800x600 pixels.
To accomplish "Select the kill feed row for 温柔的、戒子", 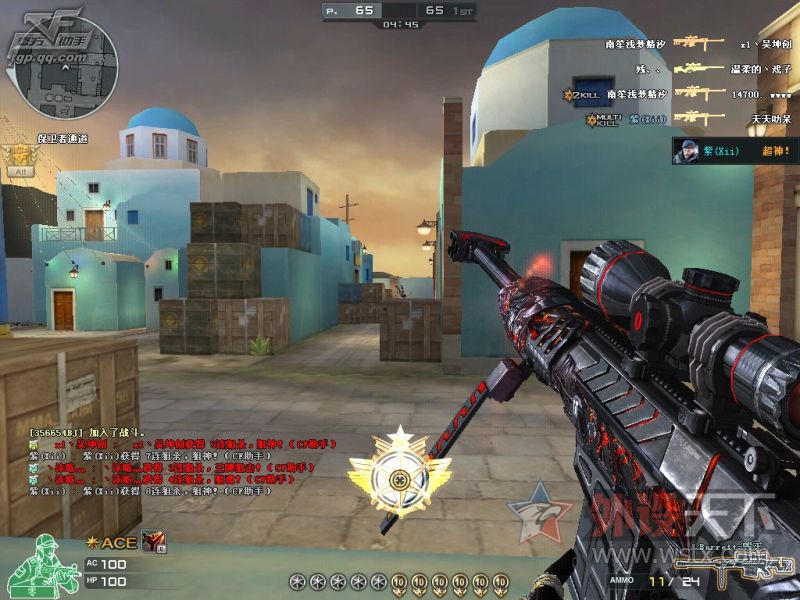I will [x=700, y=69].
